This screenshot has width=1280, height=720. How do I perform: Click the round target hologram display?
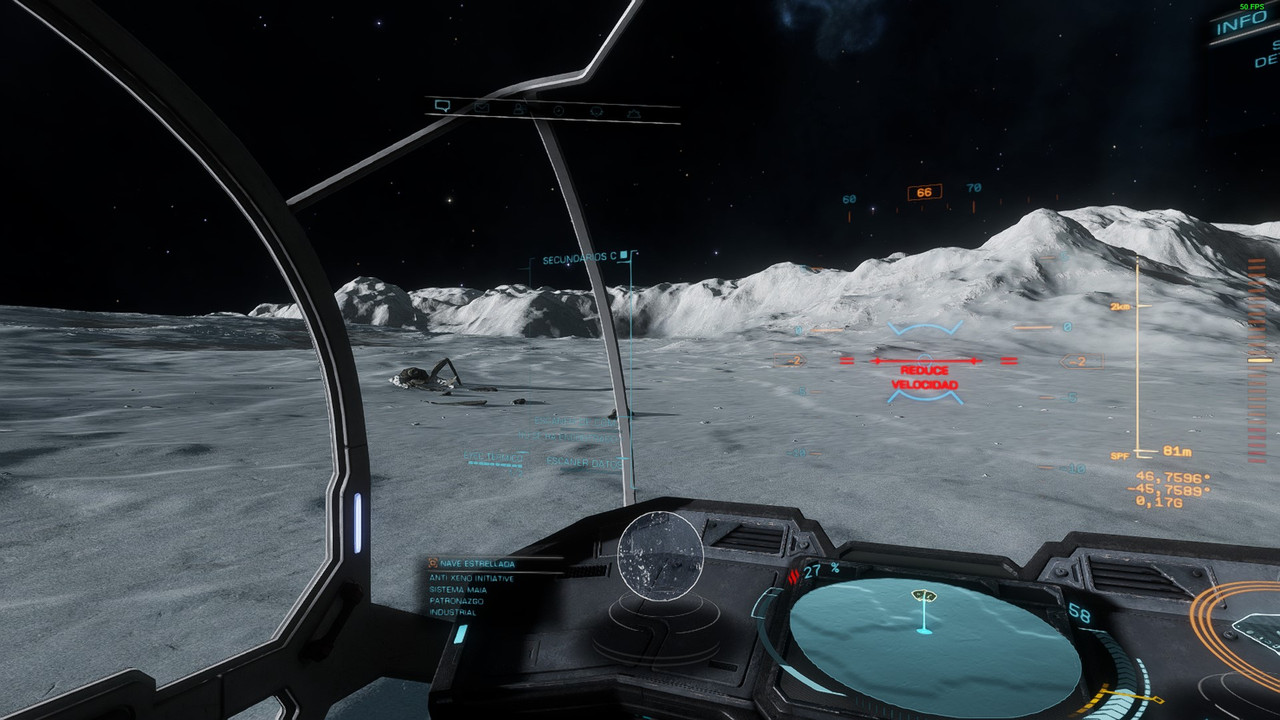point(660,556)
